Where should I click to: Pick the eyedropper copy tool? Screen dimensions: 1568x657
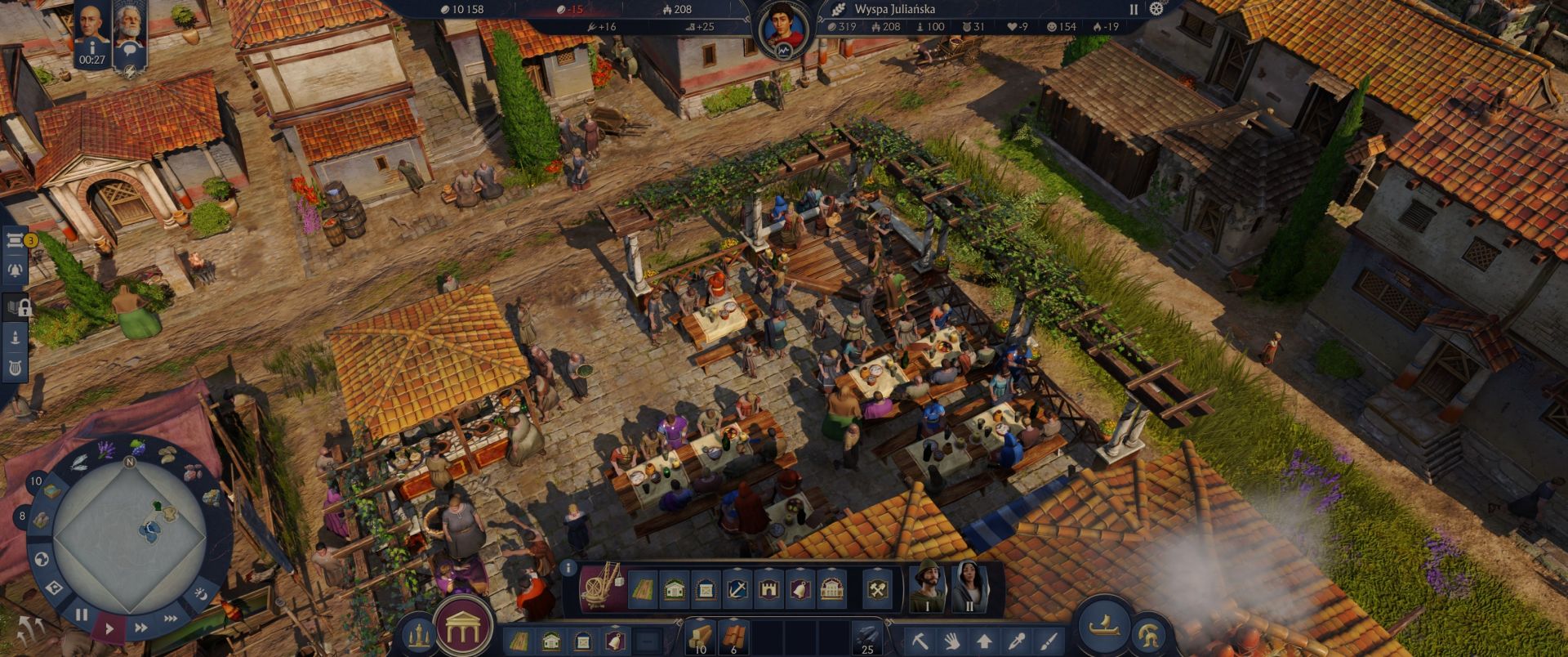(1017, 641)
